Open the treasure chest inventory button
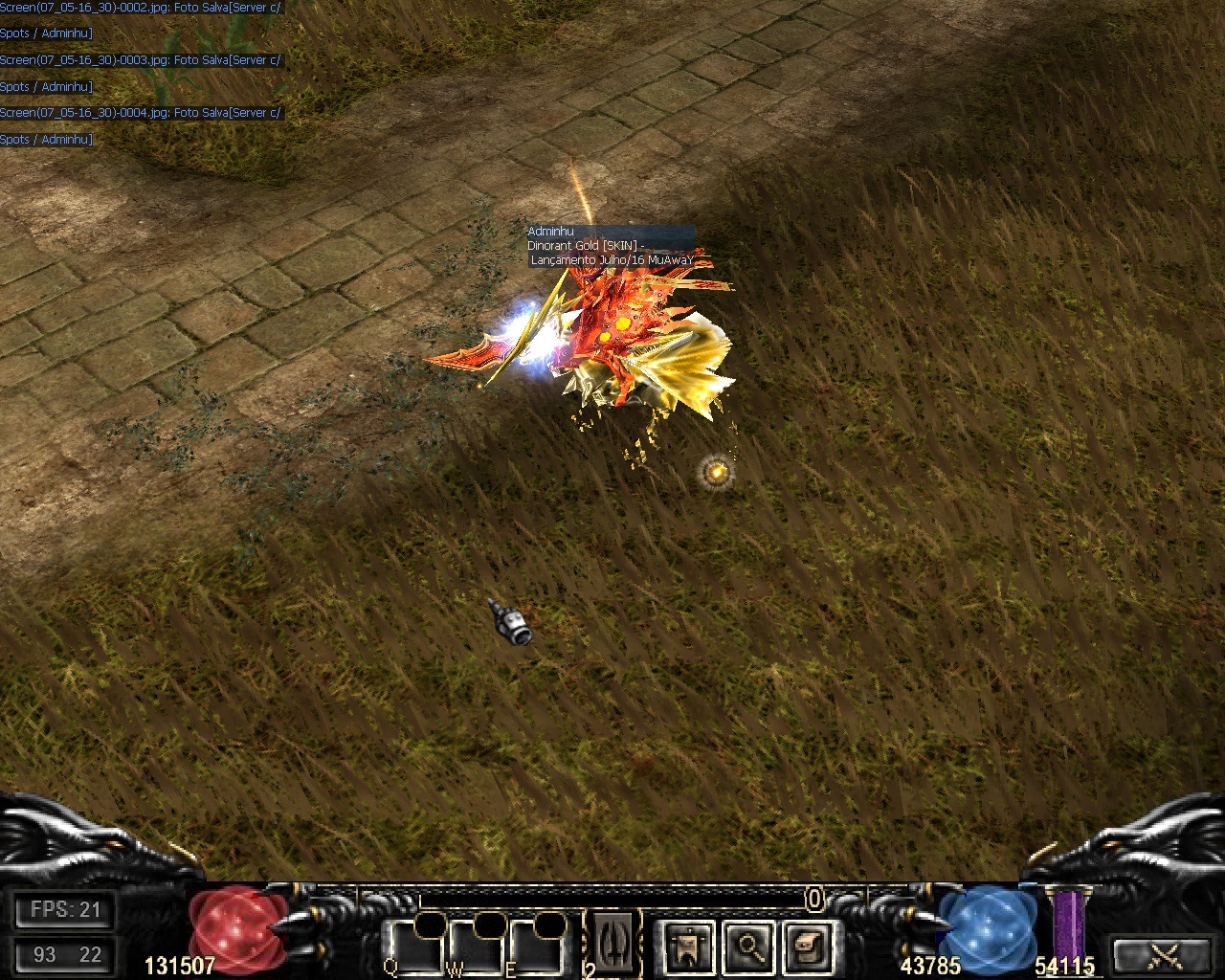This screenshot has width=1225, height=980. [x=807, y=946]
